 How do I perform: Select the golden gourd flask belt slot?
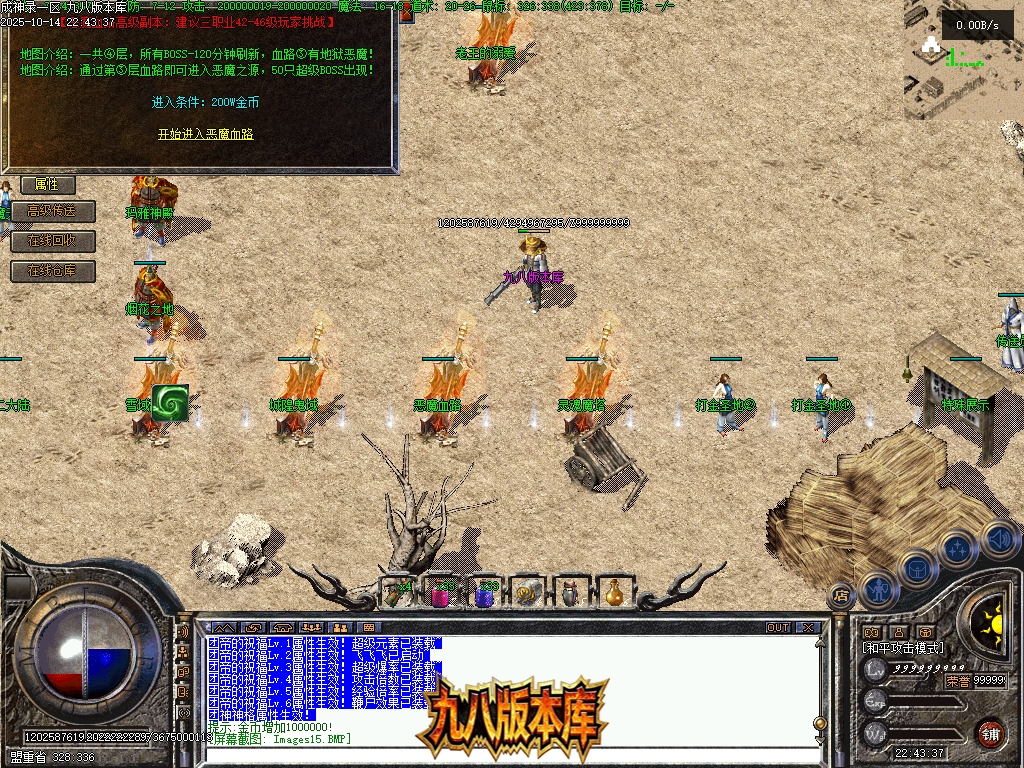pos(616,593)
